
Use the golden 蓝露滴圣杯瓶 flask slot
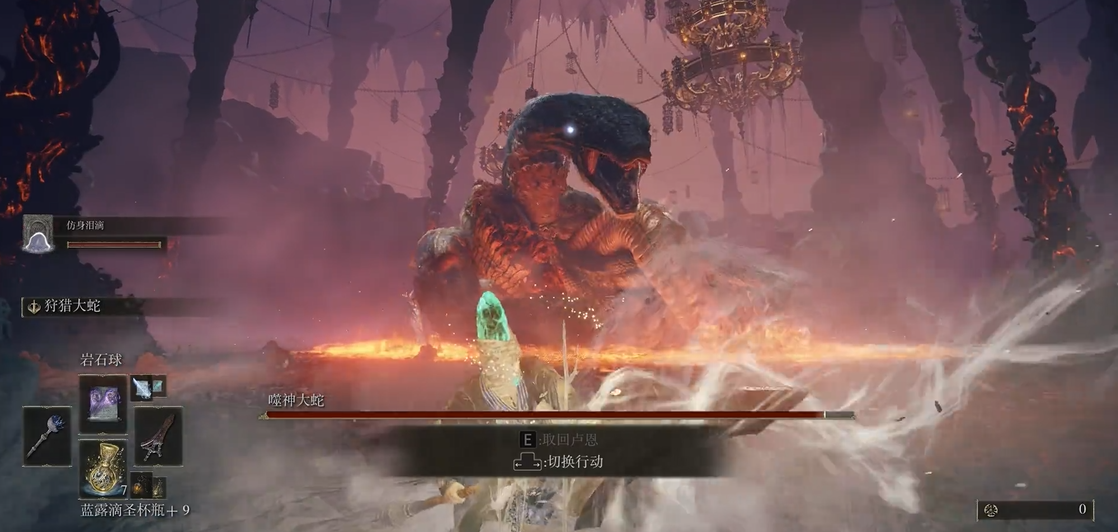pyautogui.click(x=103, y=469)
